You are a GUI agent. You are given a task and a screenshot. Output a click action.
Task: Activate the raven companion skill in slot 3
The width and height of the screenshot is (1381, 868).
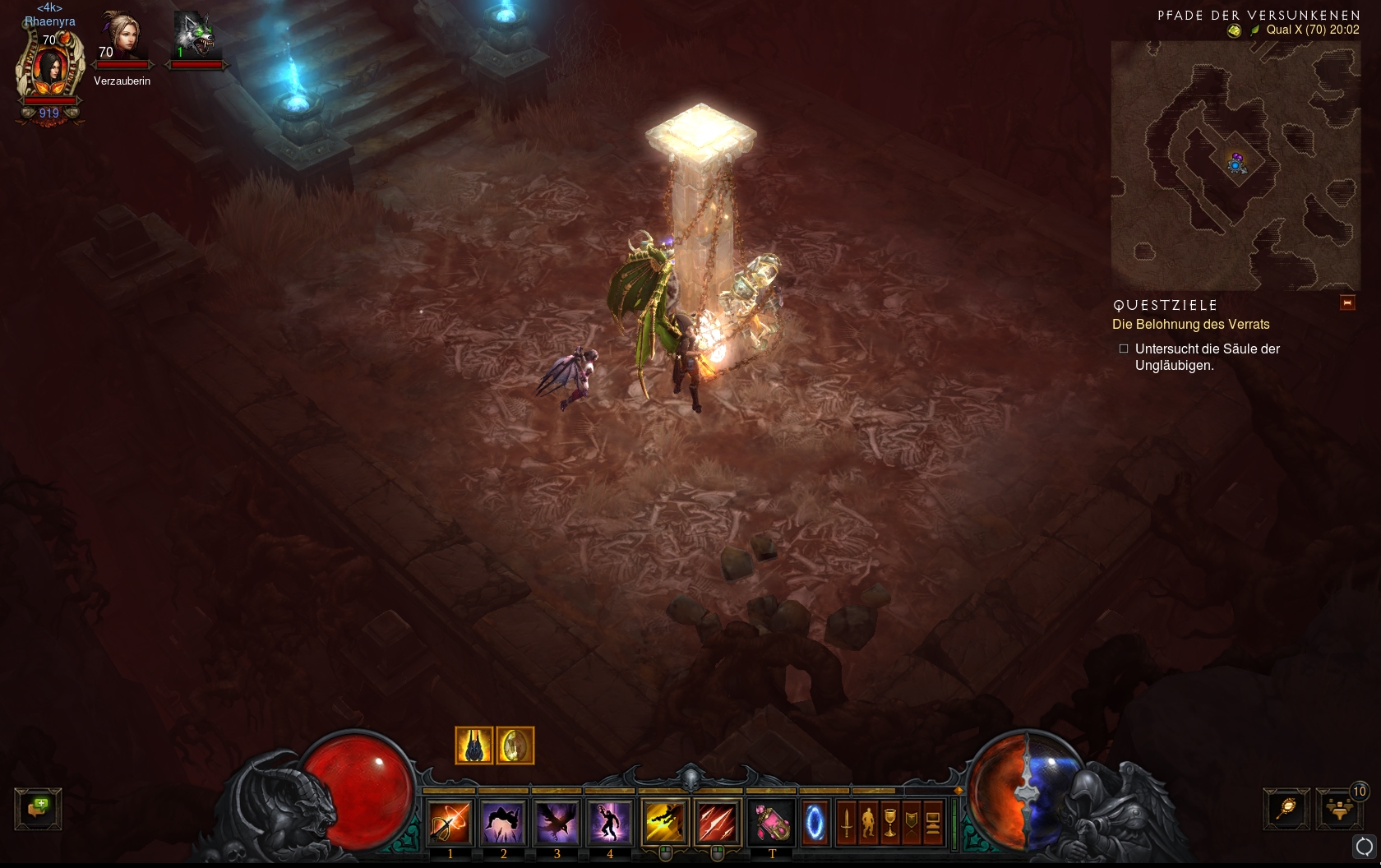point(557,821)
